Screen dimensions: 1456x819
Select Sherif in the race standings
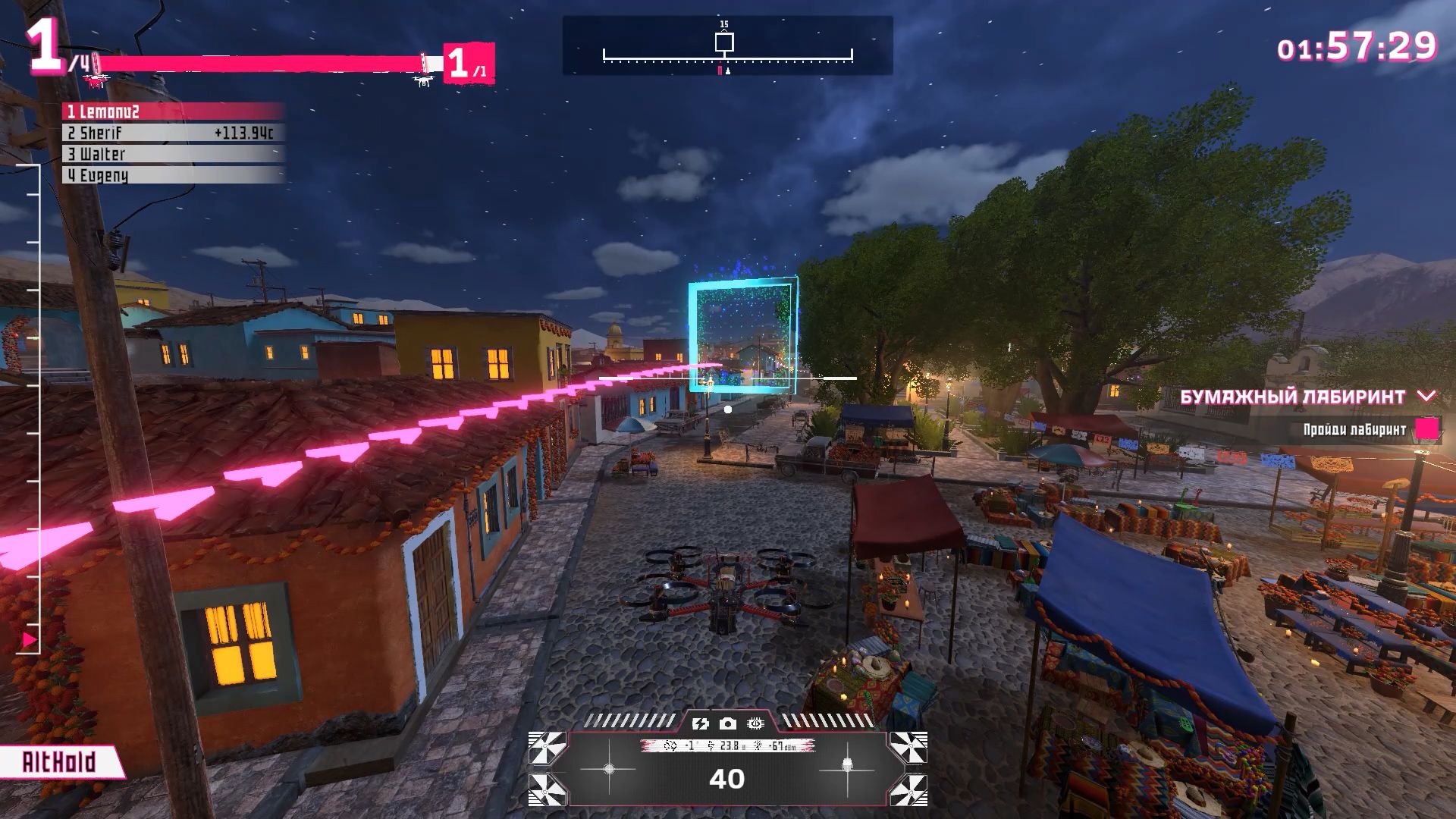tap(173, 133)
